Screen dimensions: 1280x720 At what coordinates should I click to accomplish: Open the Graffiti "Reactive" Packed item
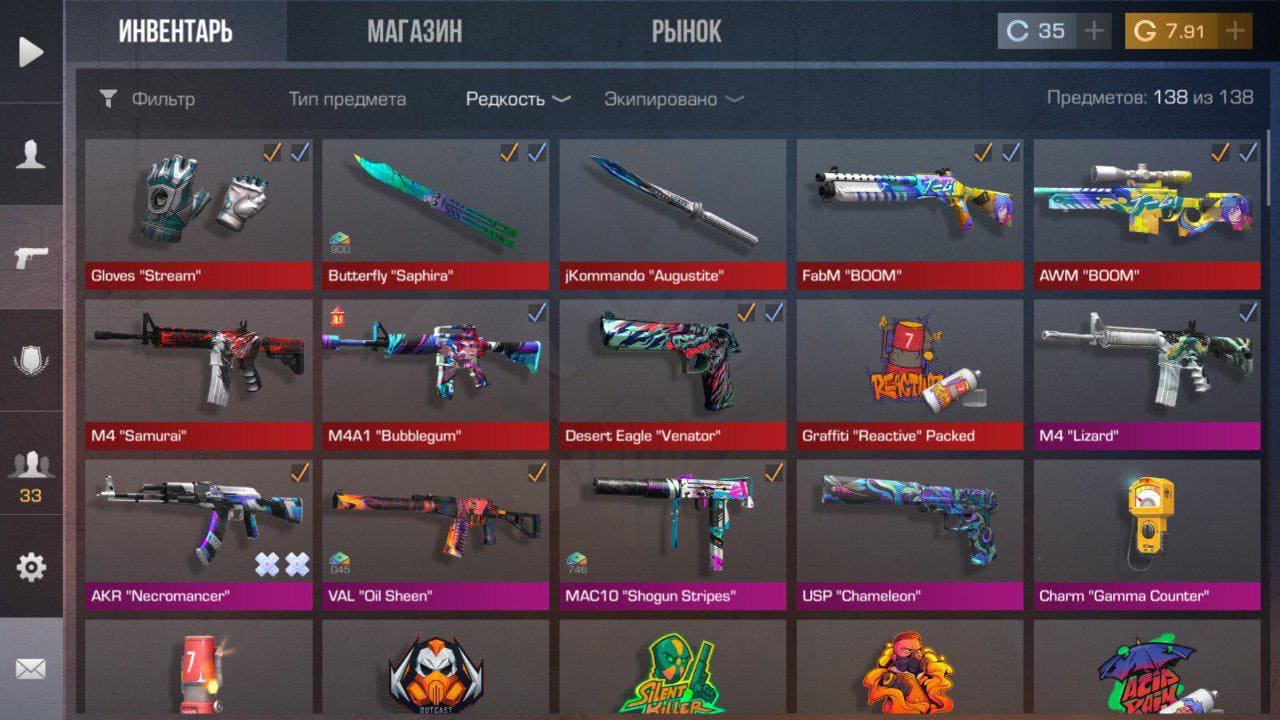pos(909,374)
